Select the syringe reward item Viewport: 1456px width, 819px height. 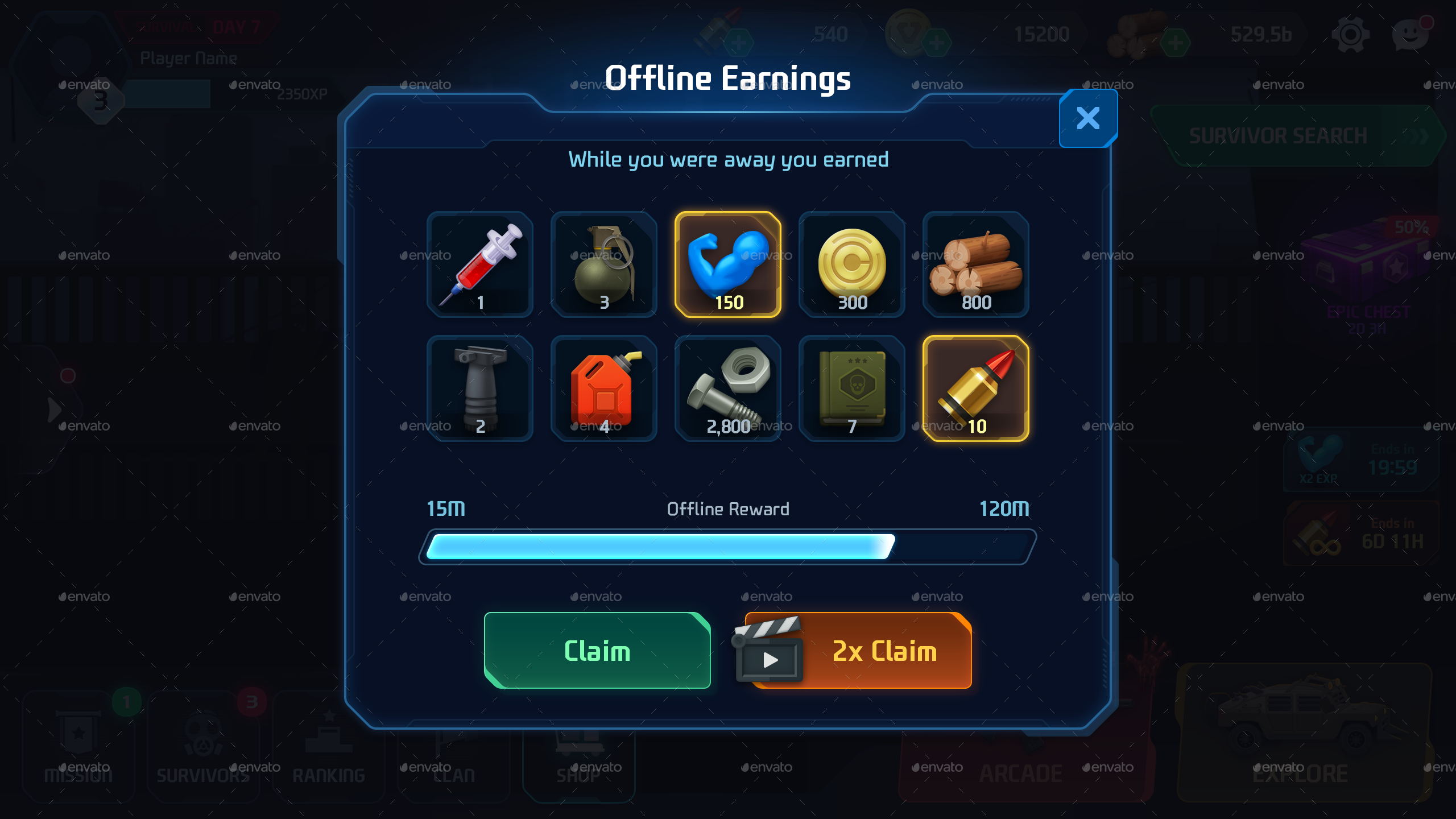[479, 266]
